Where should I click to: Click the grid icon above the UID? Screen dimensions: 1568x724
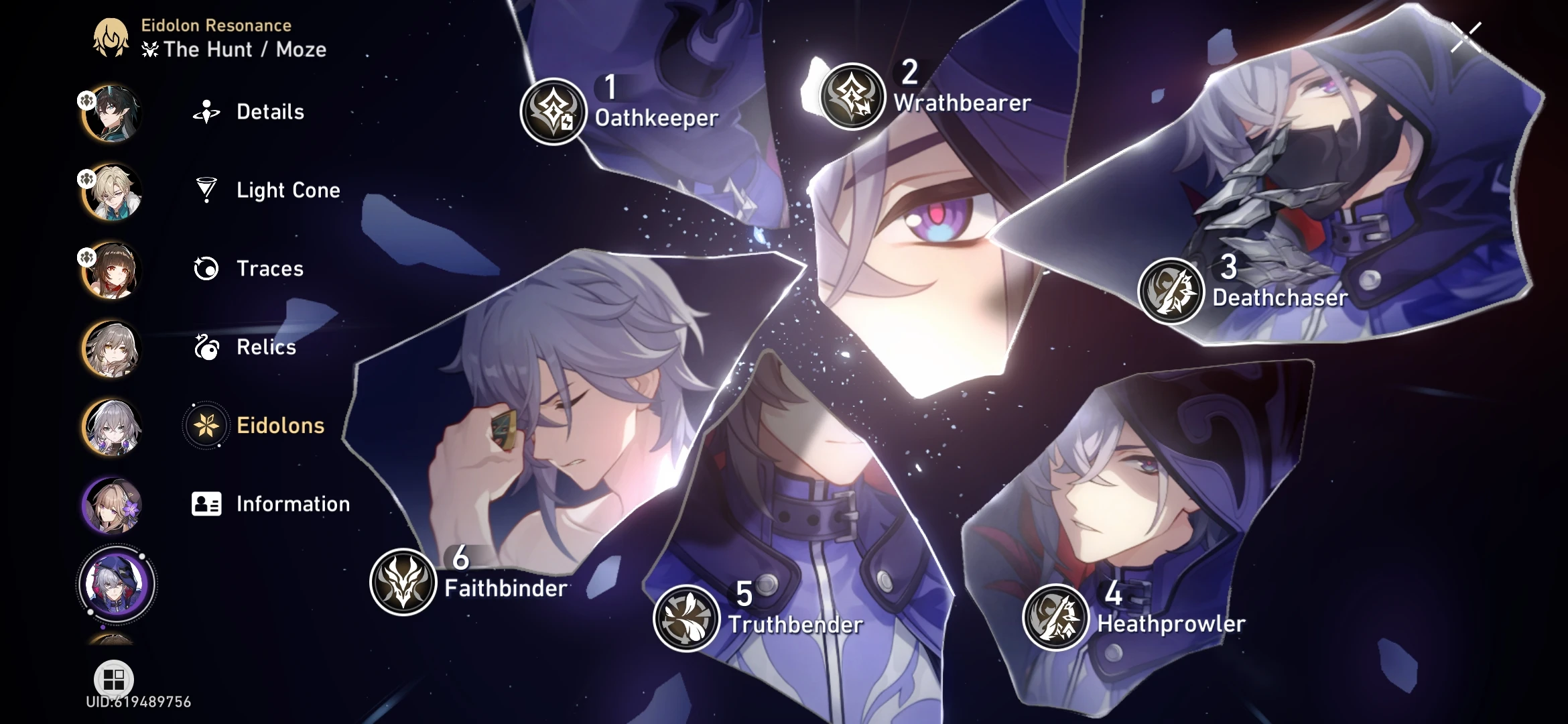[113, 678]
